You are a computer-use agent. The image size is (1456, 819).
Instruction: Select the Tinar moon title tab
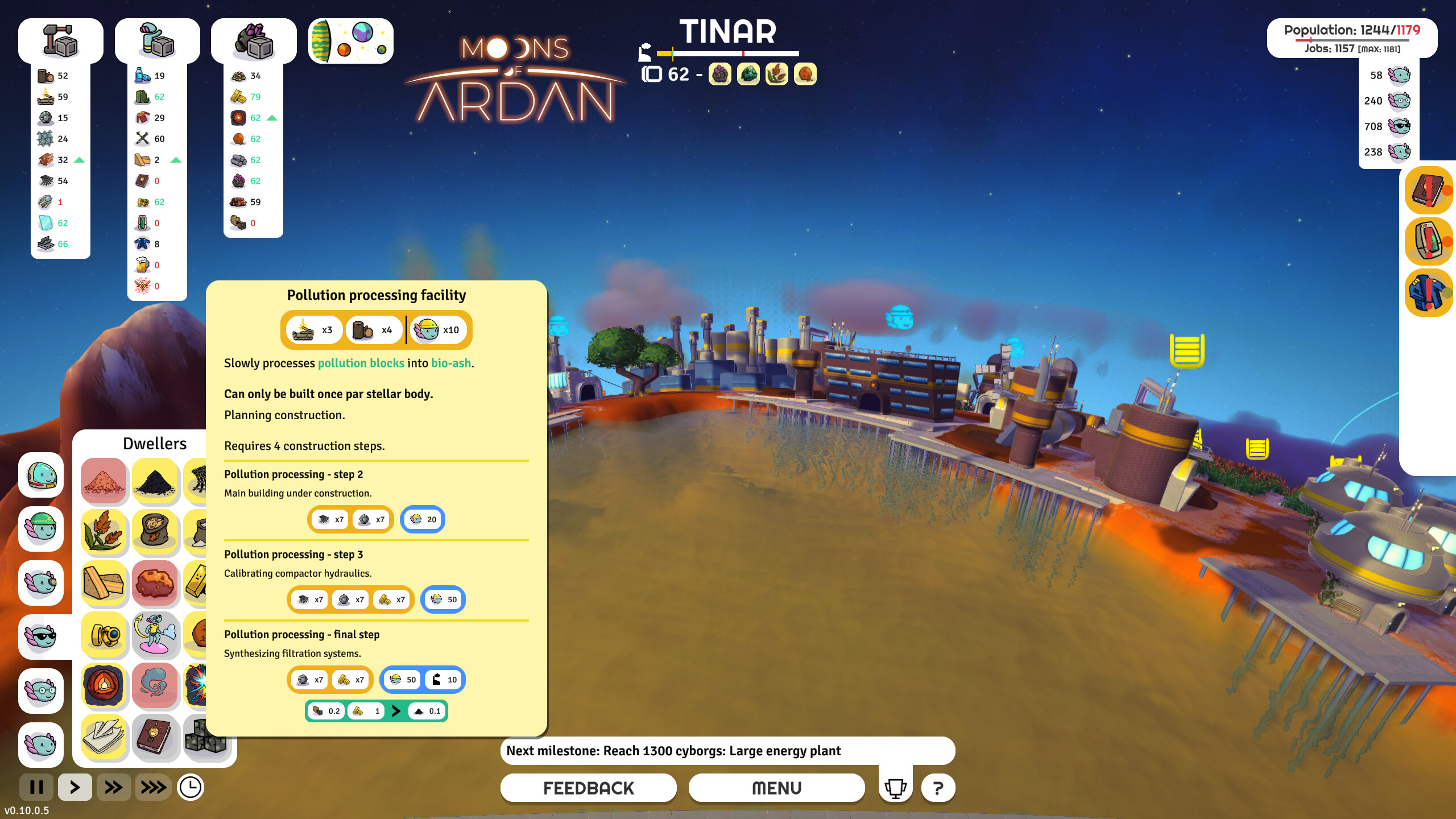point(729,32)
